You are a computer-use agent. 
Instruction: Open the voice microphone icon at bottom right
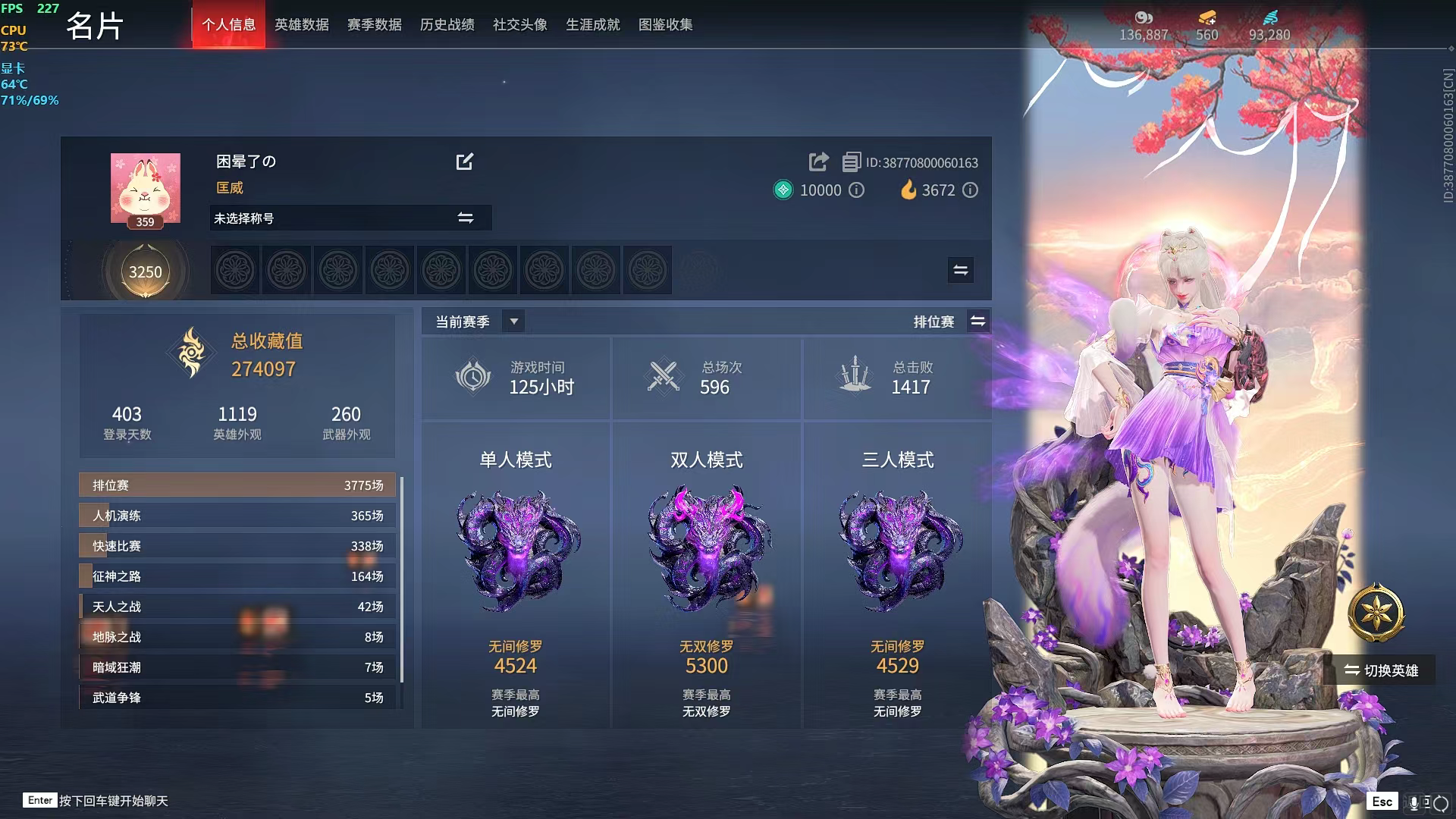pos(1414,801)
